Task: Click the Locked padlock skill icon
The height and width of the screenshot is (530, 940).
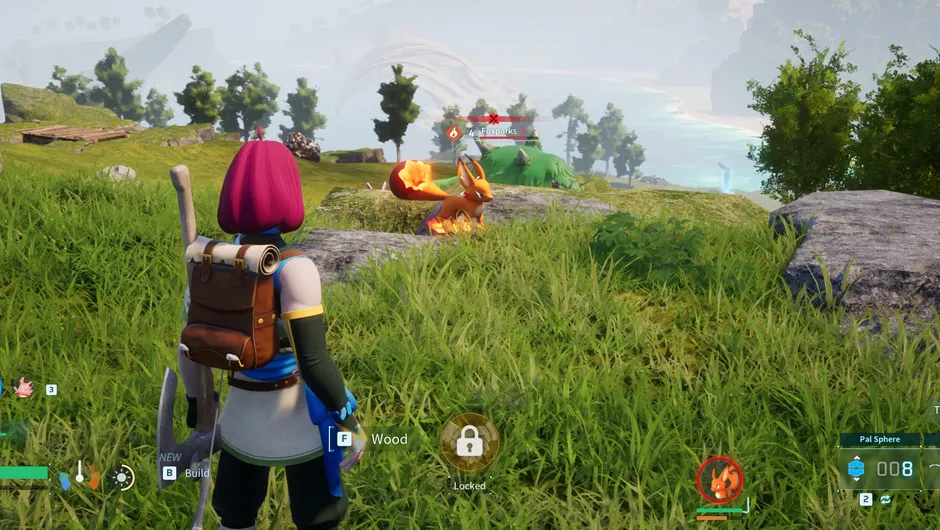Action: click(470, 442)
